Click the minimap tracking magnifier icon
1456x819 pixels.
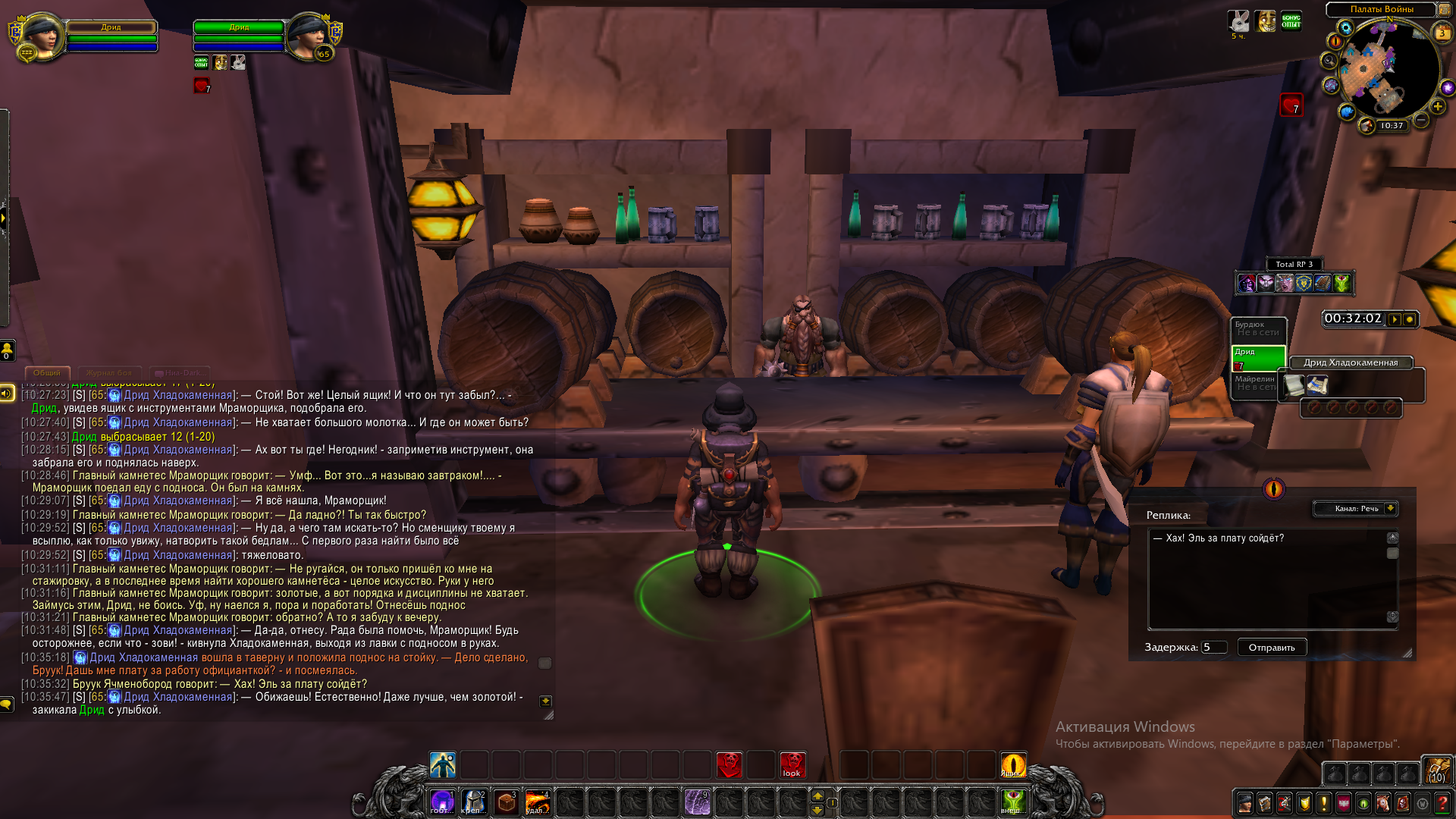pyautogui.click(x=1329, y=61)
